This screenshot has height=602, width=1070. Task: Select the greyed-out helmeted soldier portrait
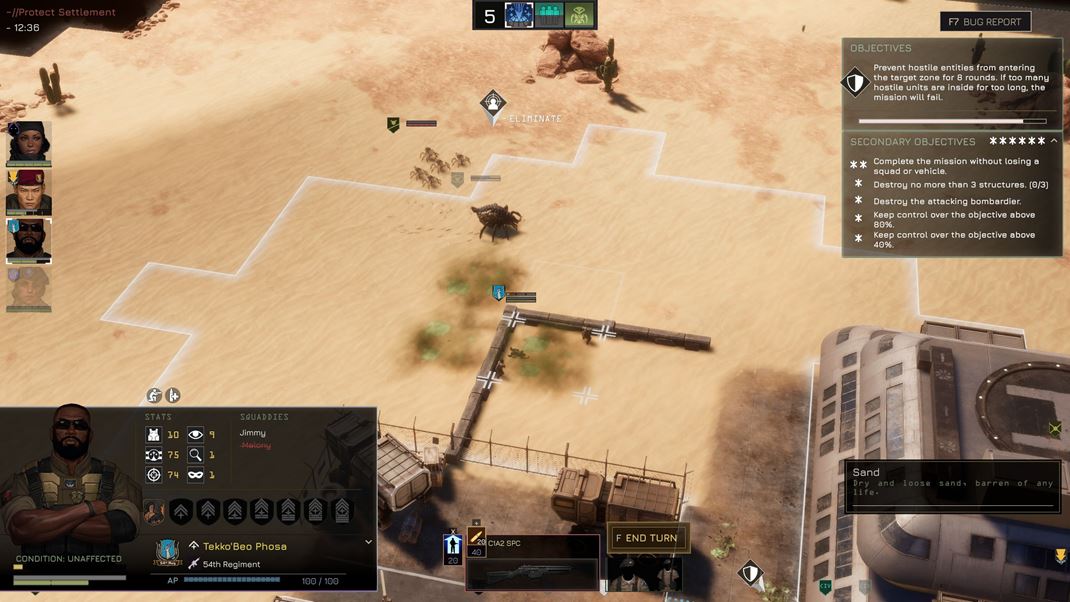click(28, 289)
